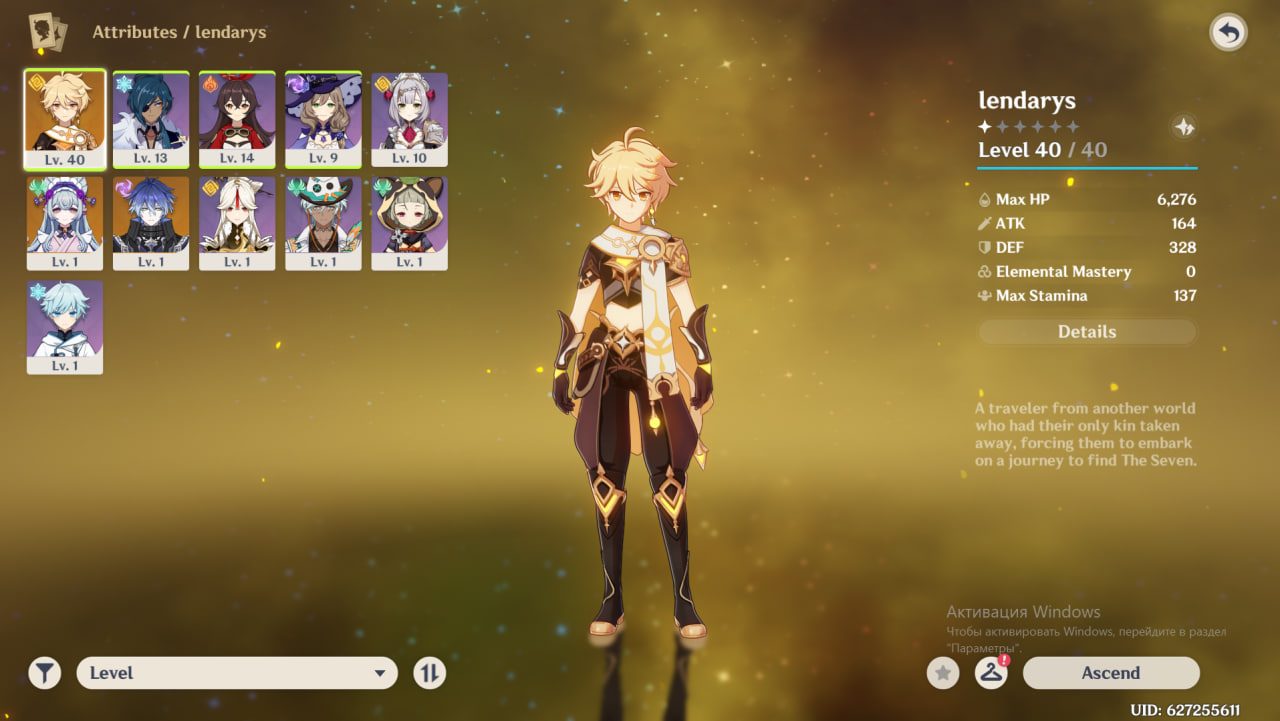This screenshot has width=1280, height=721.
Task: Return using the back arrow button
Action: [x=1228, y=33]
